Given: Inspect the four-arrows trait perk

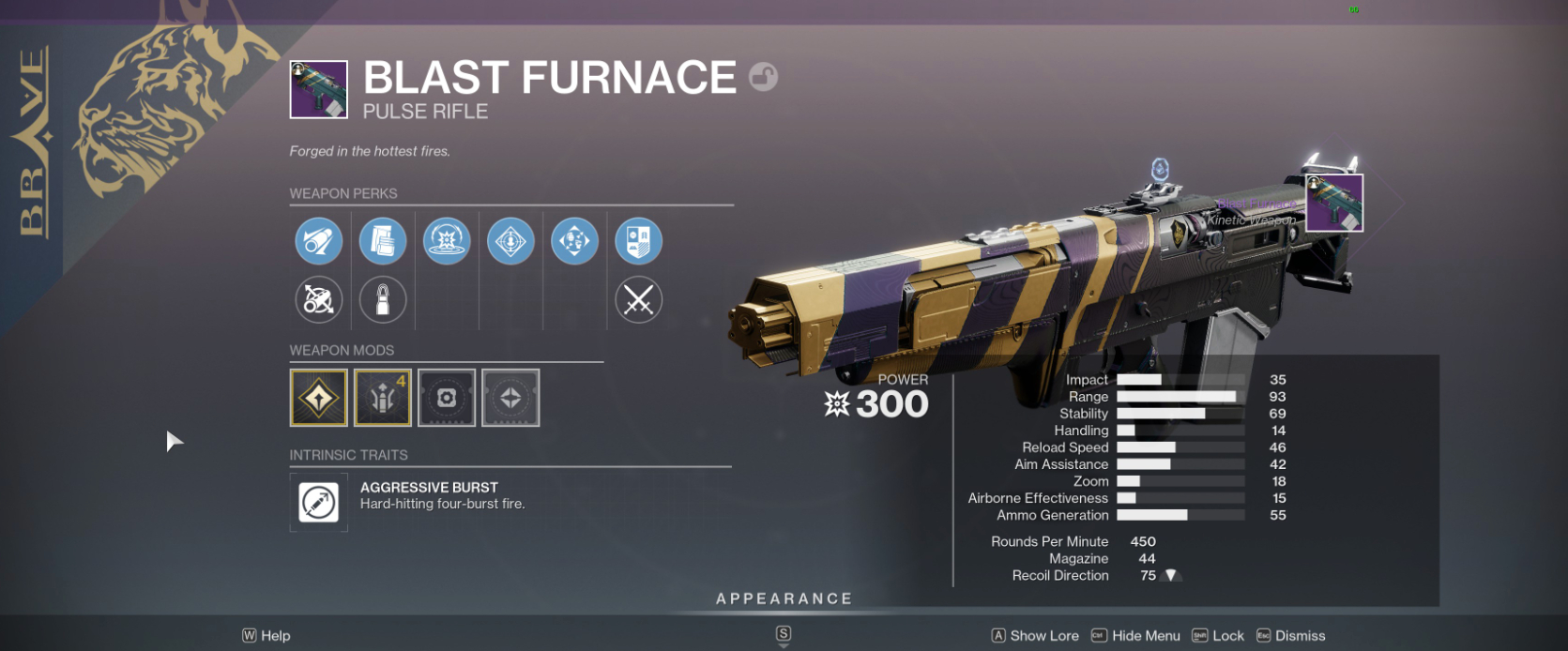Looking at the screenshot, I should (574, 241).
